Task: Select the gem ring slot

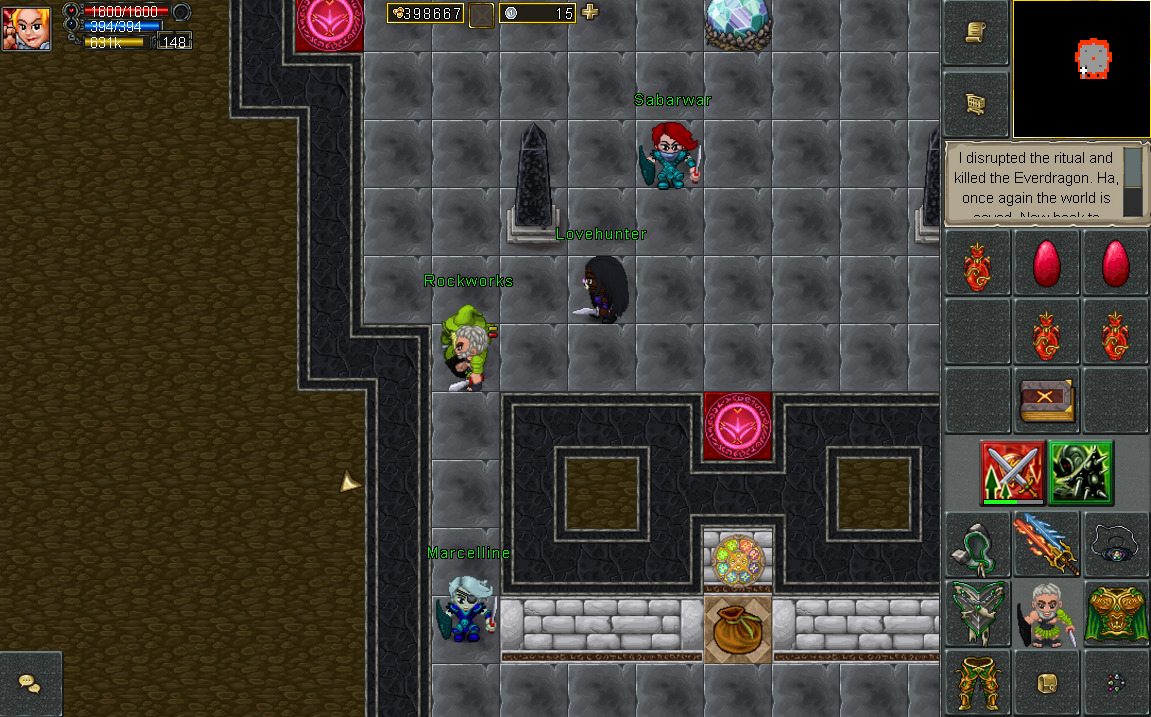Action: tap(1116, 682)
